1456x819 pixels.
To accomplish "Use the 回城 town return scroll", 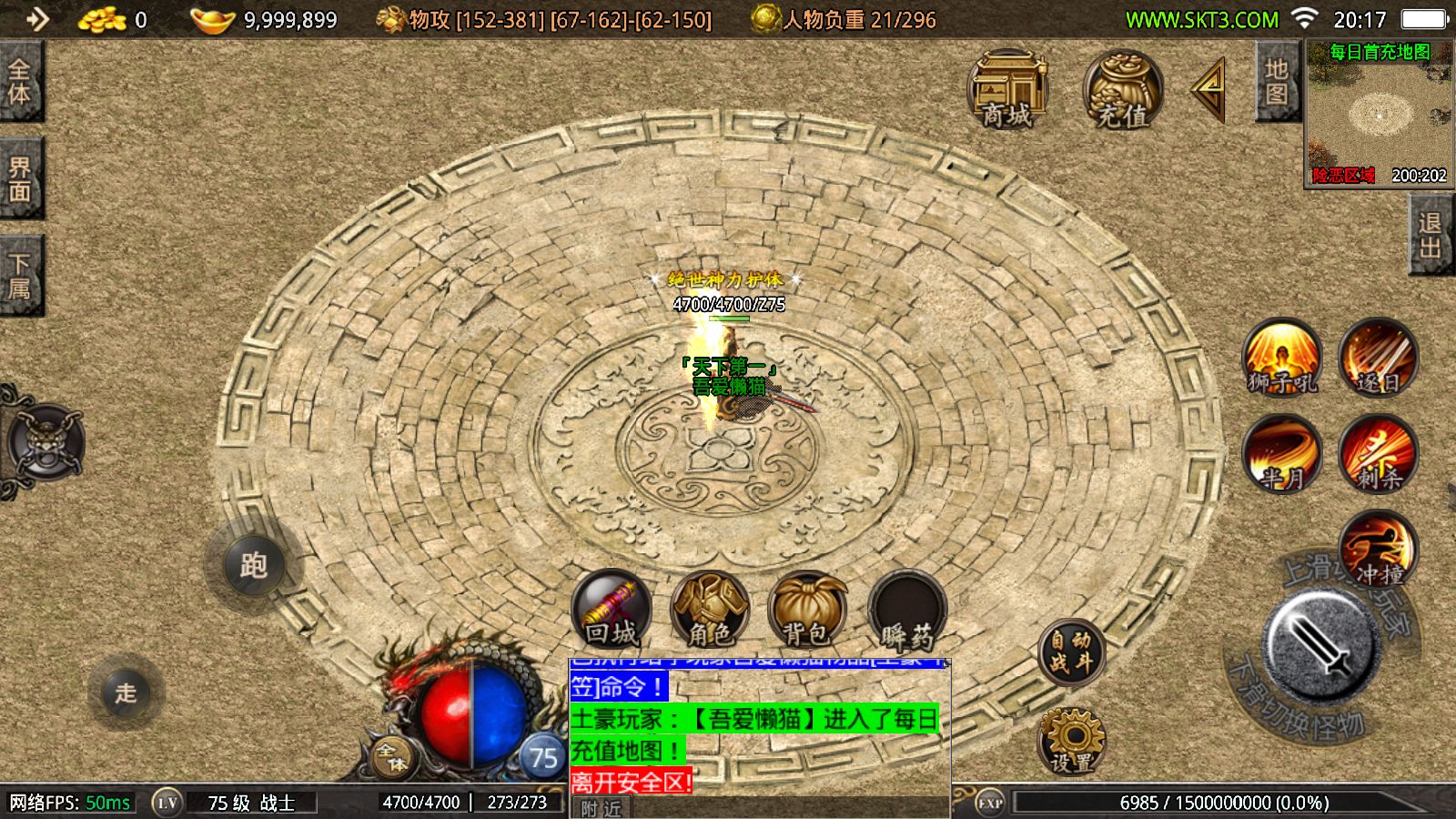I will [x=612, y=609].
